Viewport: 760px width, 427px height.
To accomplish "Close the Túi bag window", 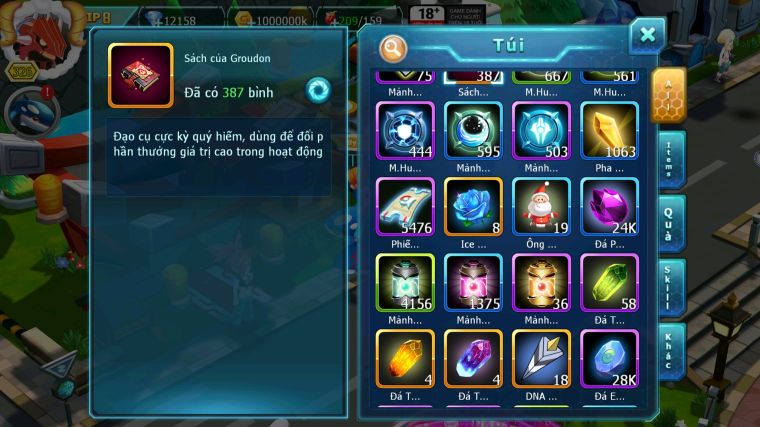I will 647,36.
